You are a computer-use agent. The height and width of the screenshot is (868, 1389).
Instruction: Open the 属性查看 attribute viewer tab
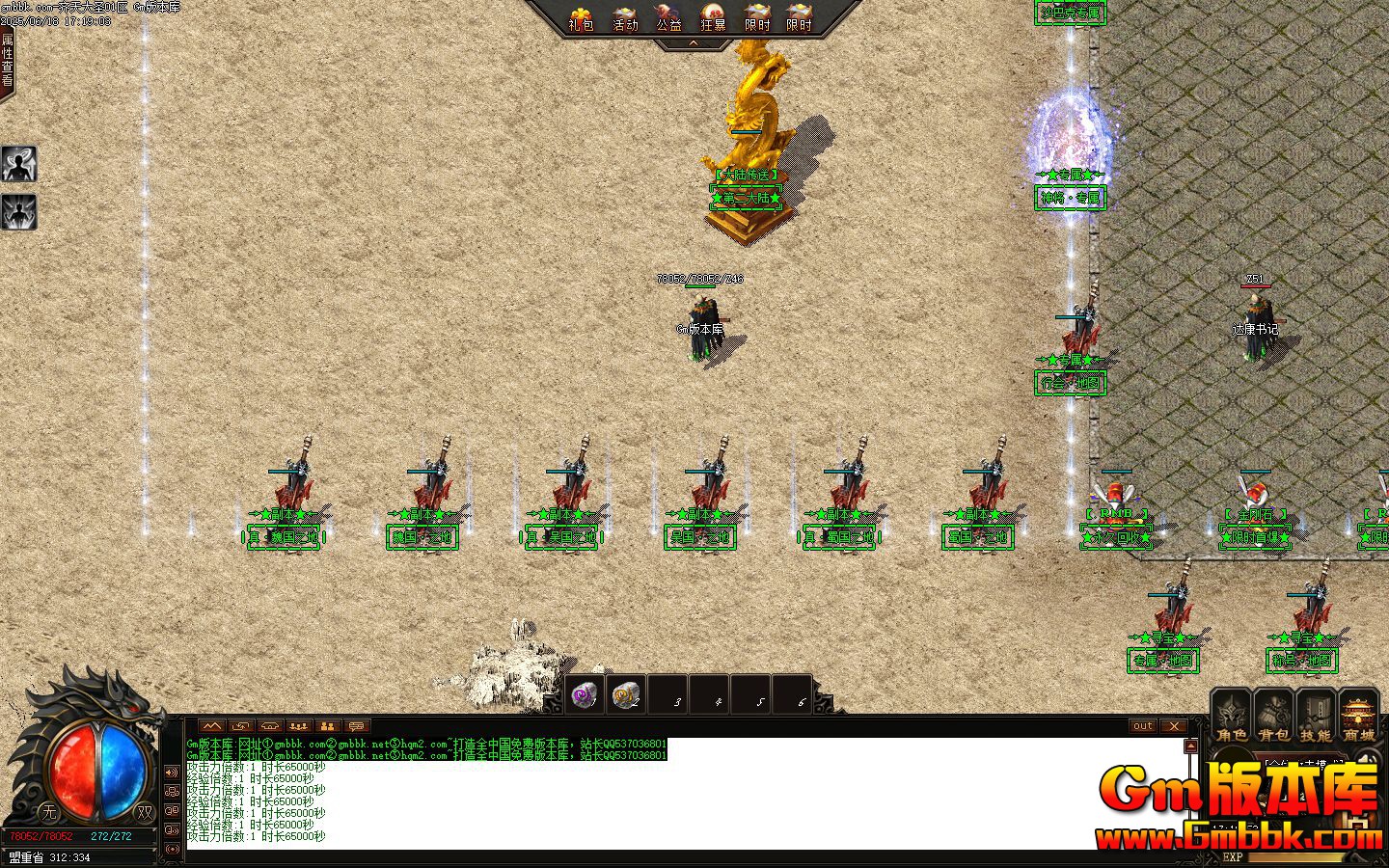[x=7, y=60]
